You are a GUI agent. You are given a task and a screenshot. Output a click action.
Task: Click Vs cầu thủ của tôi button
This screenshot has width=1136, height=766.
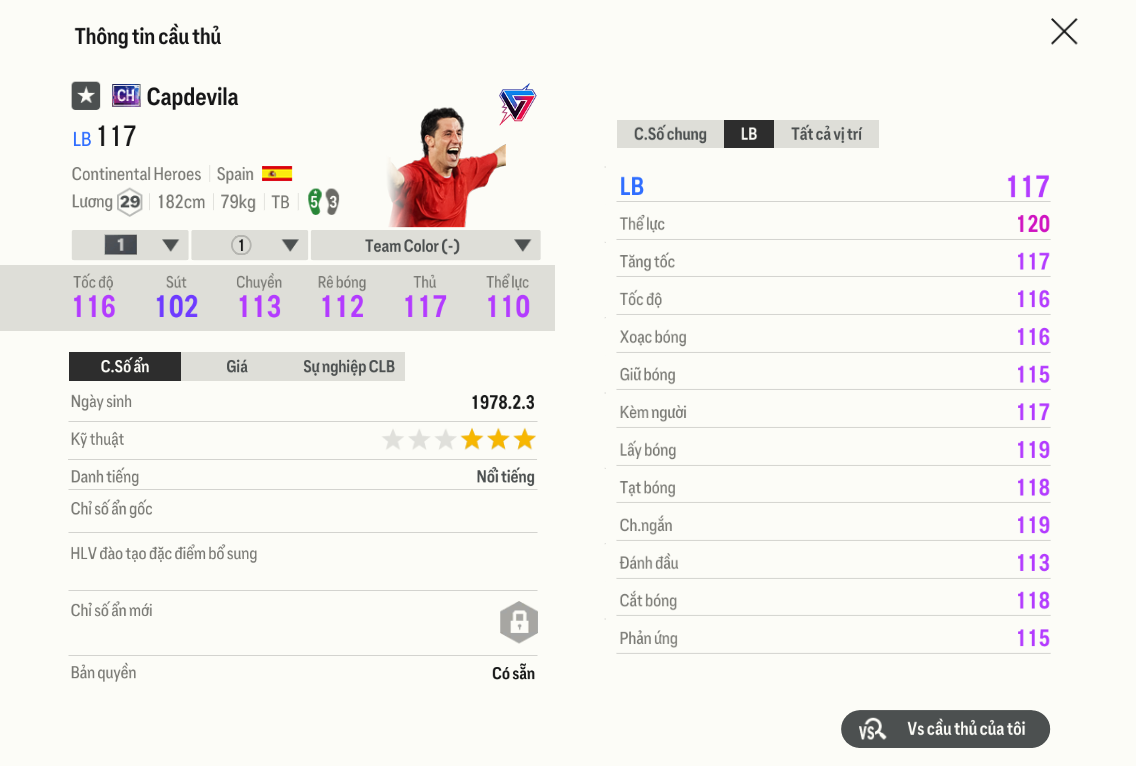click(x=945, y=729)
